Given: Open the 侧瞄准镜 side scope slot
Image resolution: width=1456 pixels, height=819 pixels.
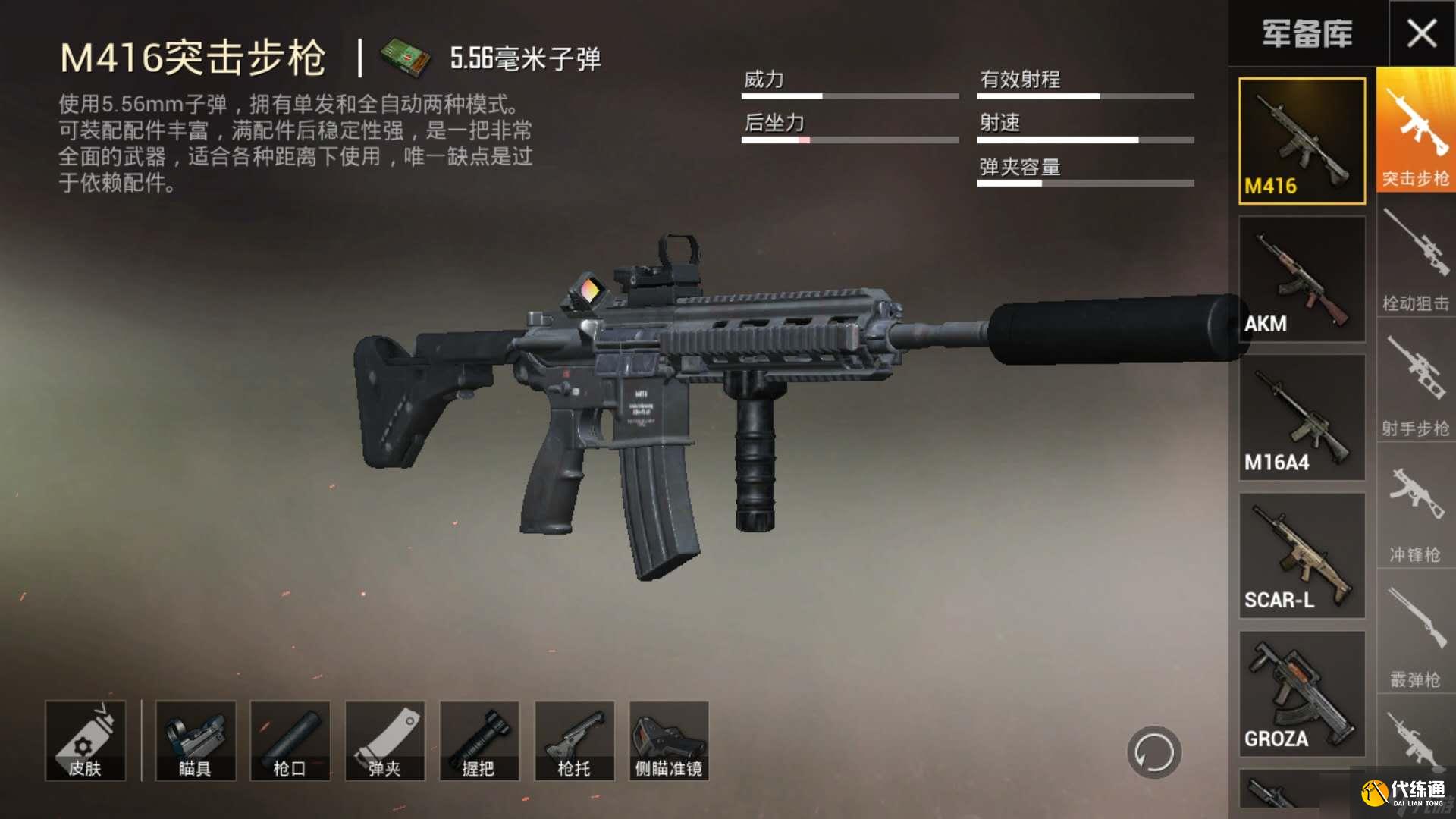Looking at the screenshot, I should tap(668, 741).
